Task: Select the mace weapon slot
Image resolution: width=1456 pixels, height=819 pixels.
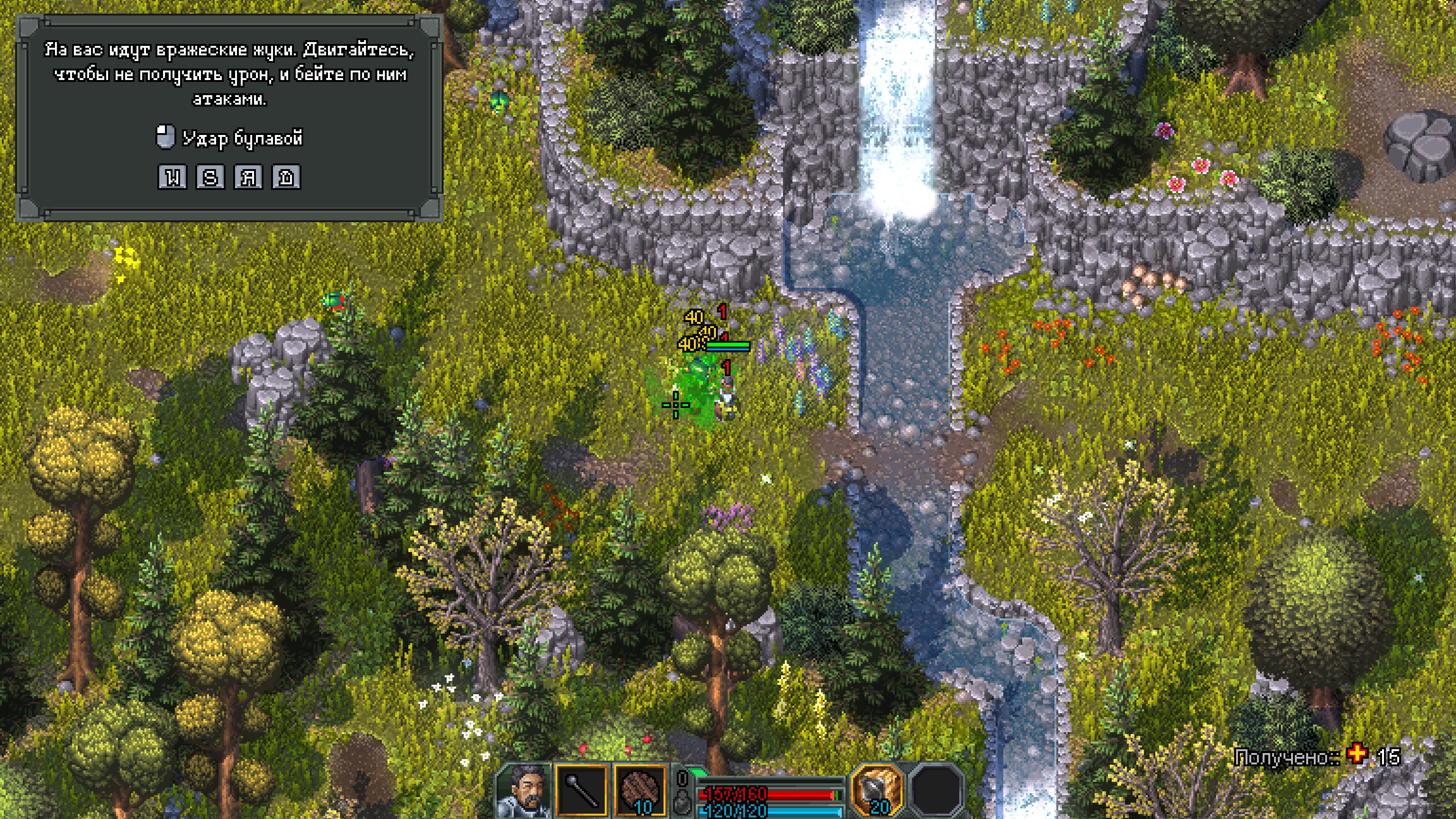Action: tap(582, 790)
